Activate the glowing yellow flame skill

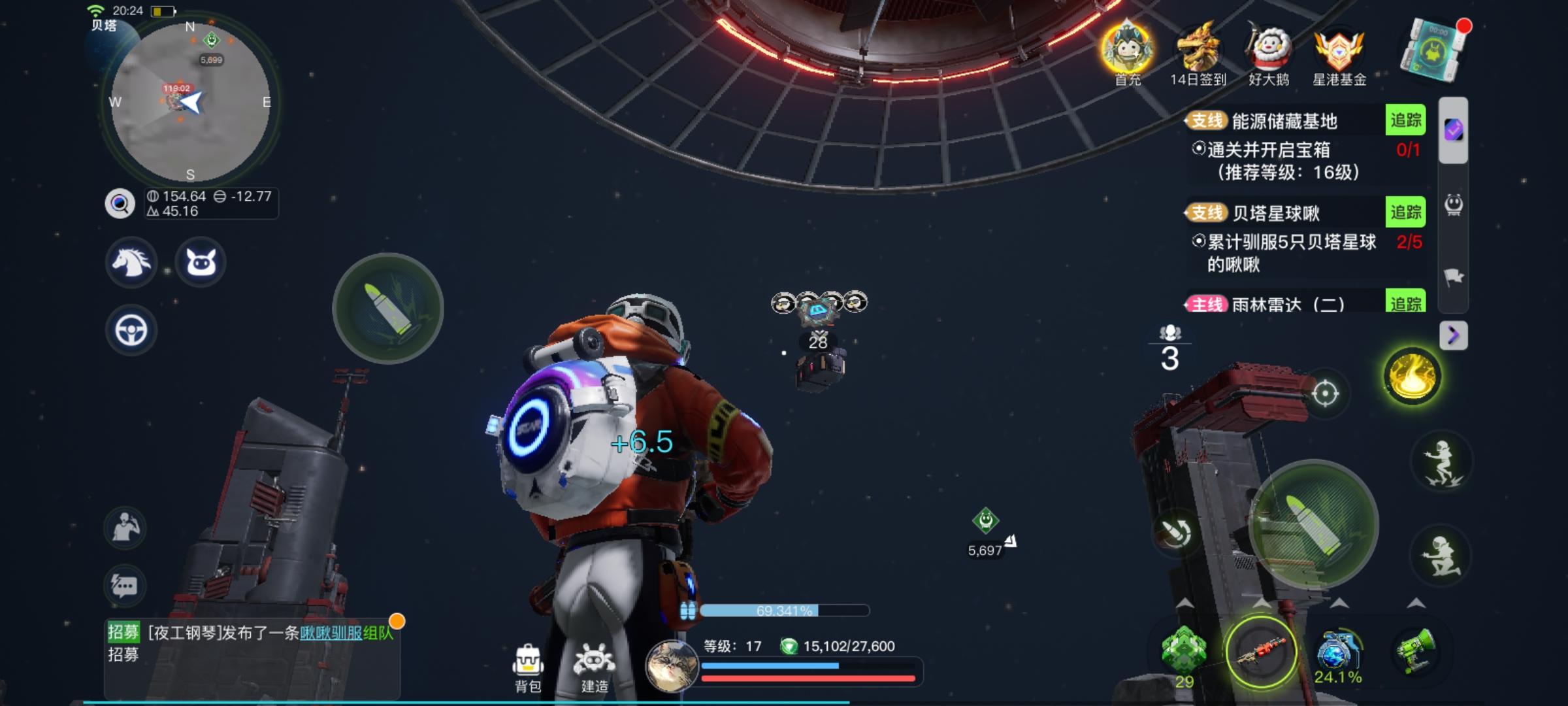coord(1412,376)
